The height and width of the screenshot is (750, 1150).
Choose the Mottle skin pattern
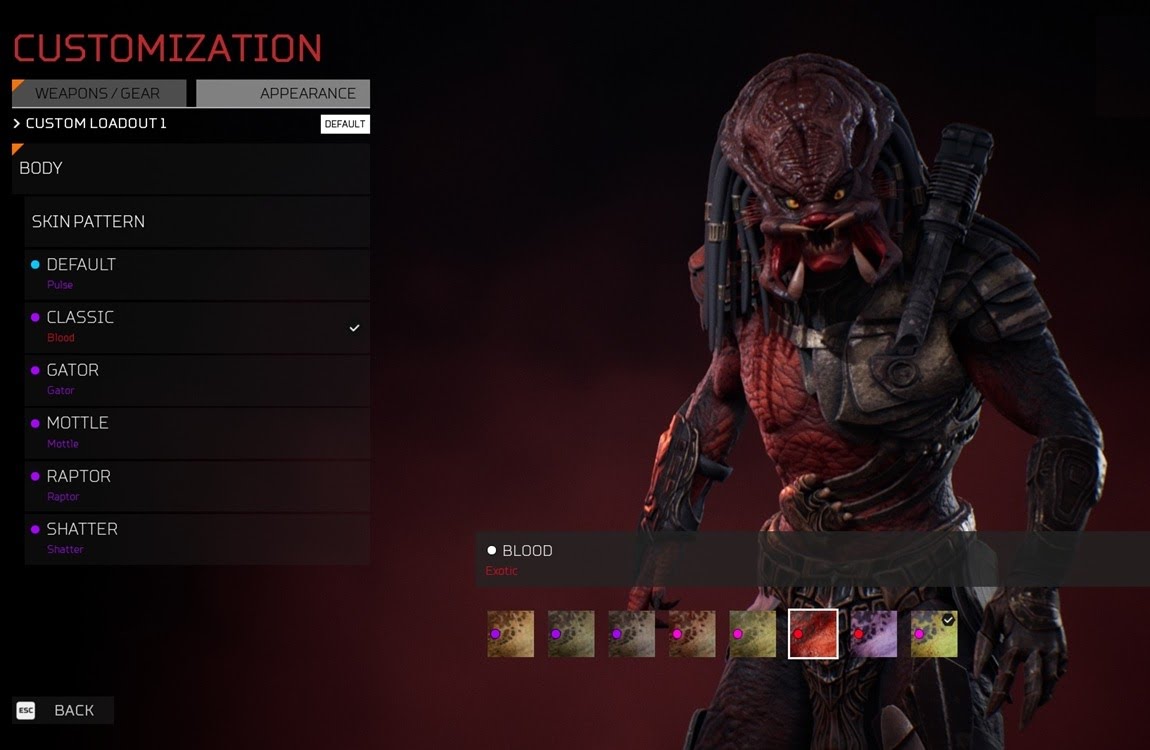click(x=197, y=432)
